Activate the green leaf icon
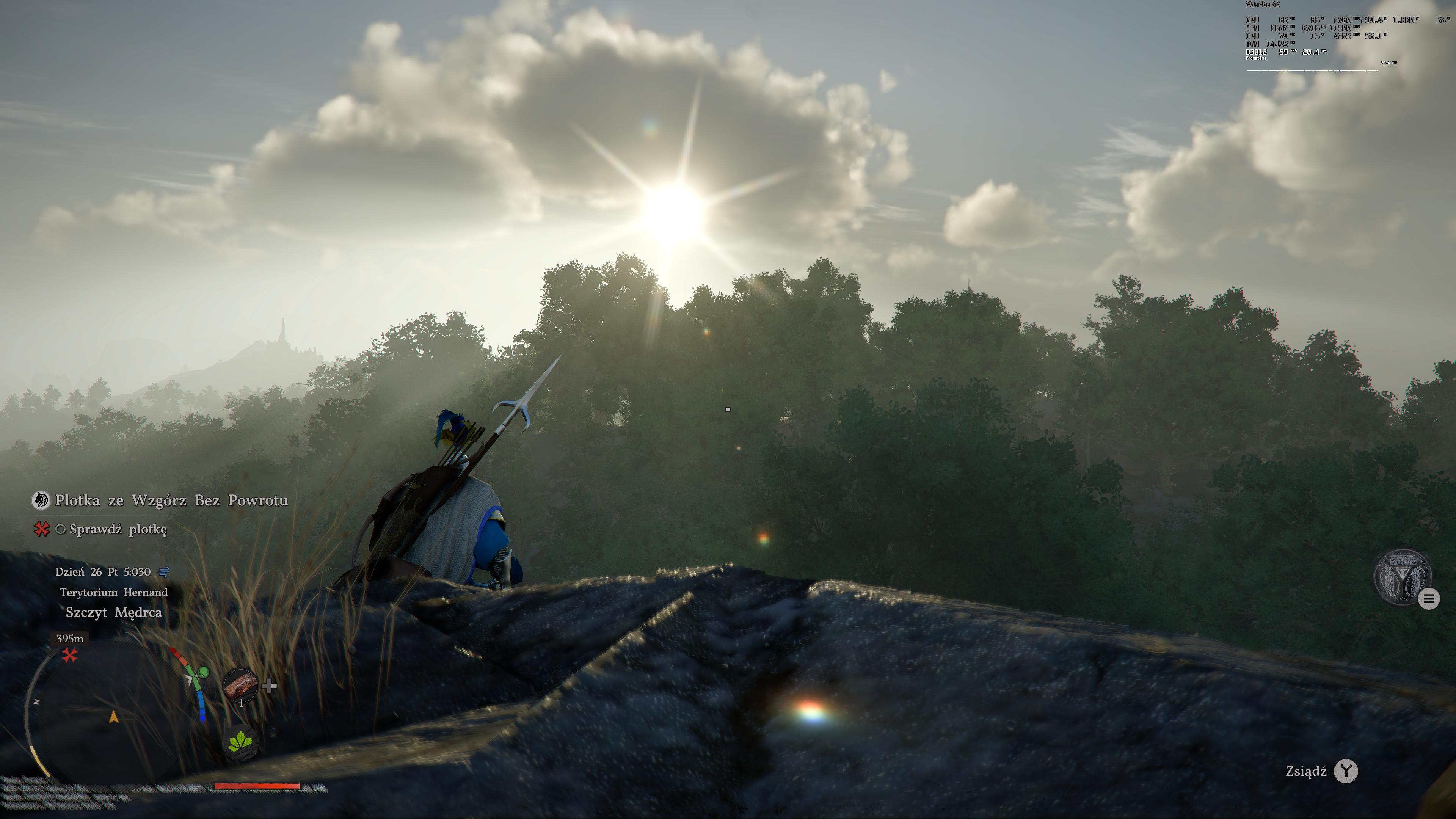 coord(242,741)
